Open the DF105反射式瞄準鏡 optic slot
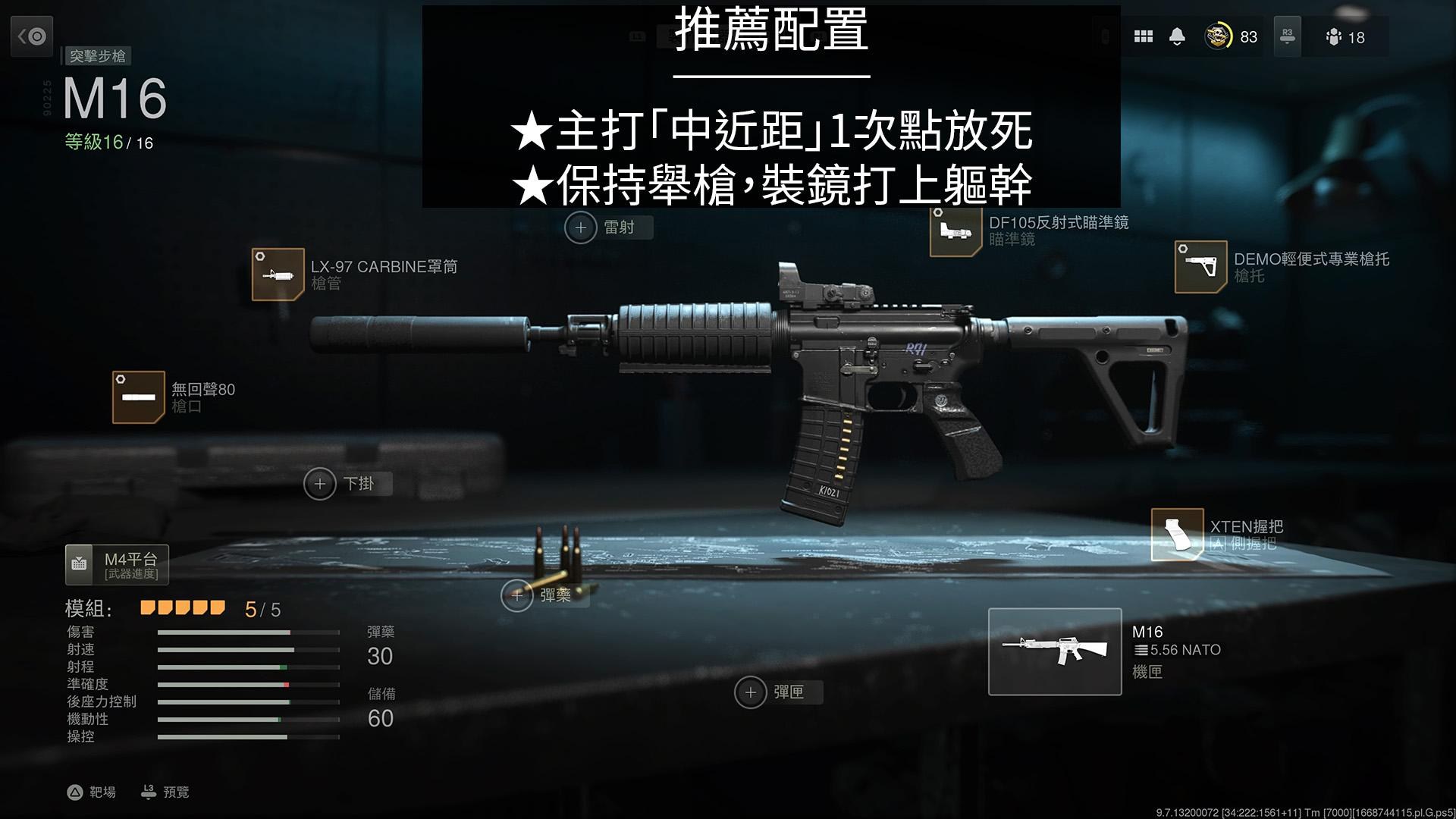The image size is (1456, 819). (955, 231)
